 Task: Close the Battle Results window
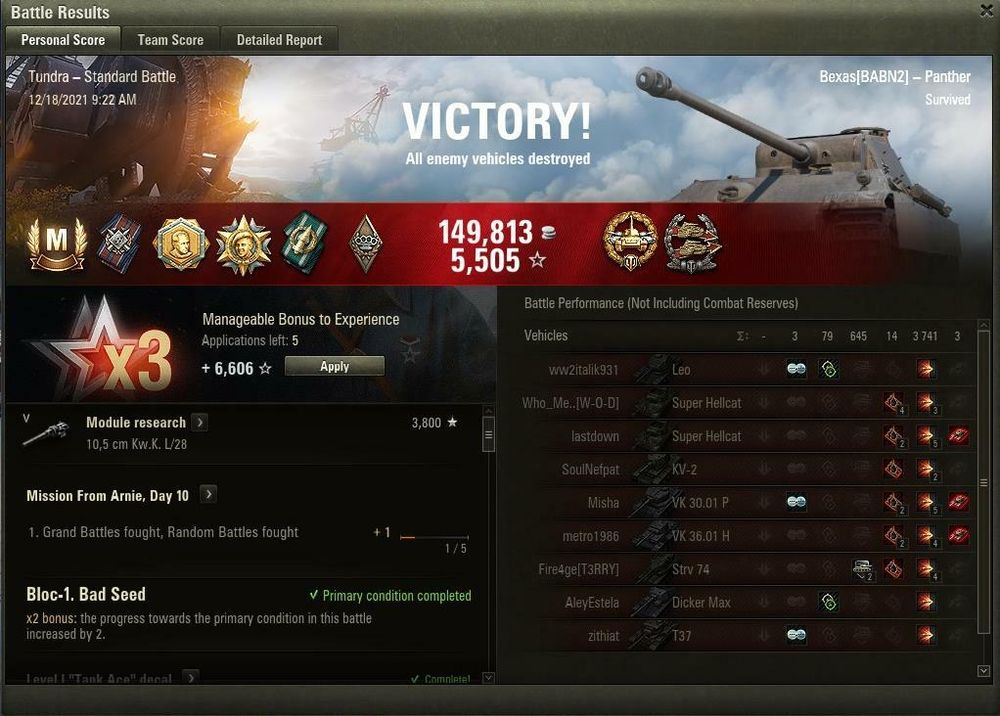click(987, 11)
